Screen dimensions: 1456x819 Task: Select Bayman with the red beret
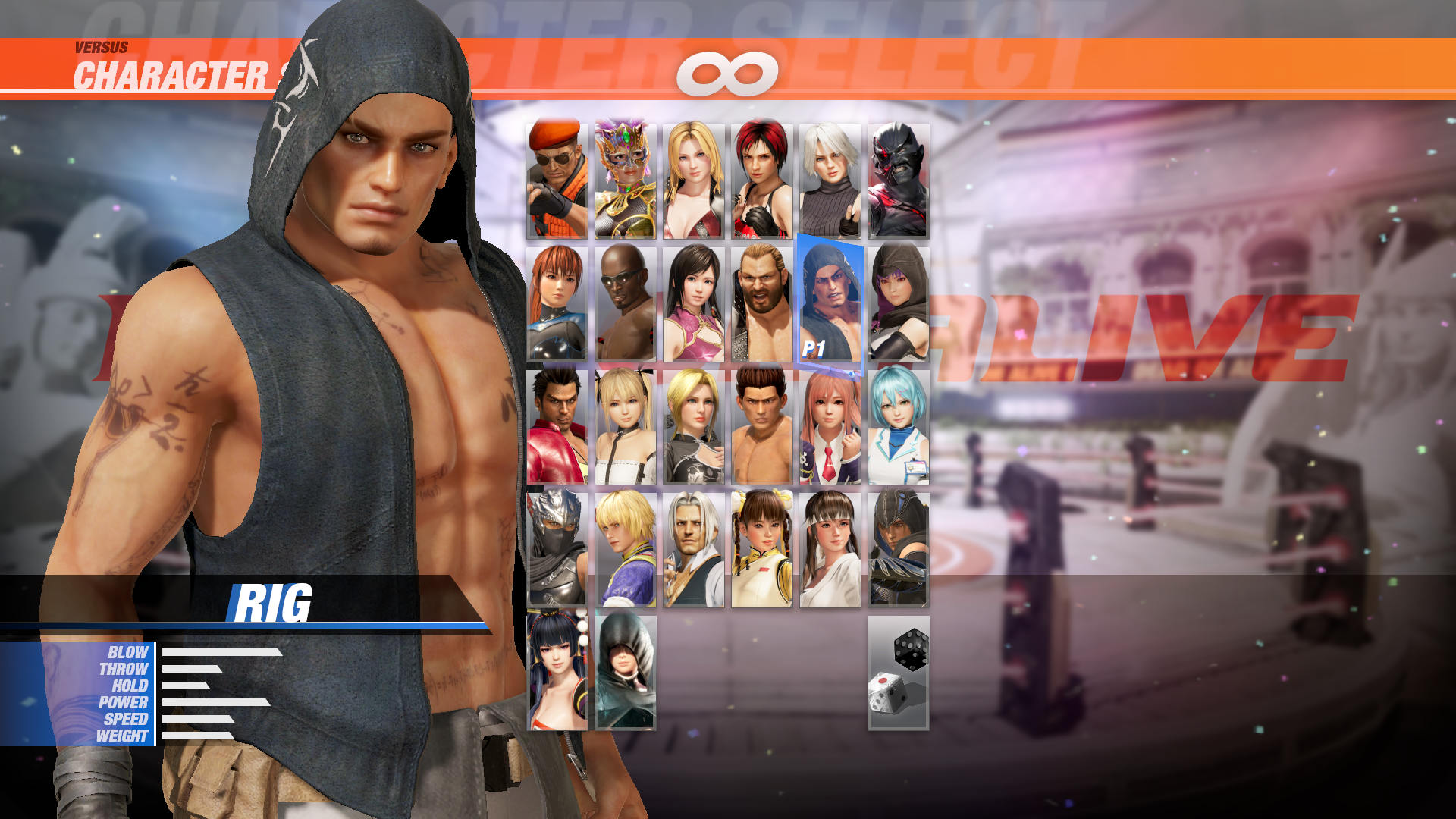tap(559, 180)
